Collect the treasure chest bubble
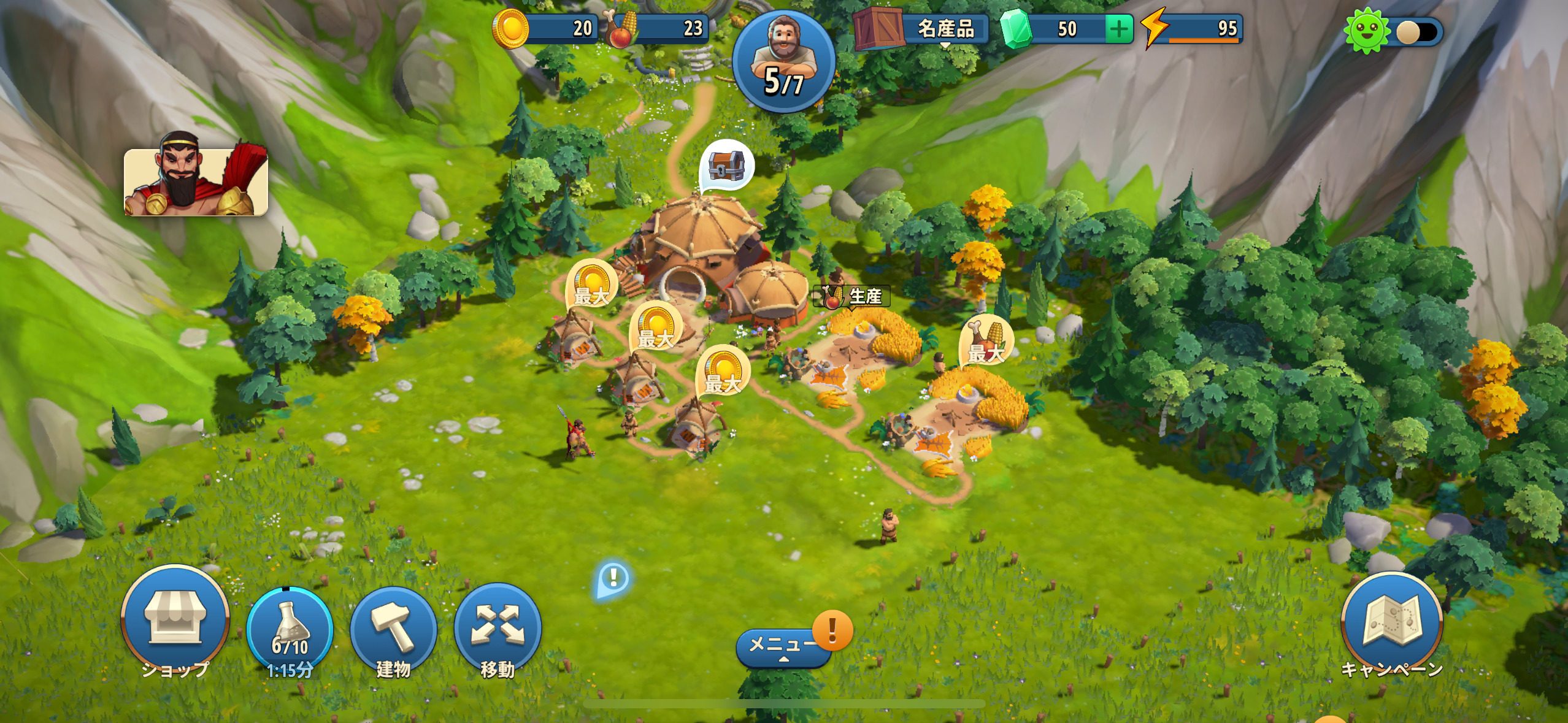Viewport: 1568px width, 723px height. click(726, 165)
